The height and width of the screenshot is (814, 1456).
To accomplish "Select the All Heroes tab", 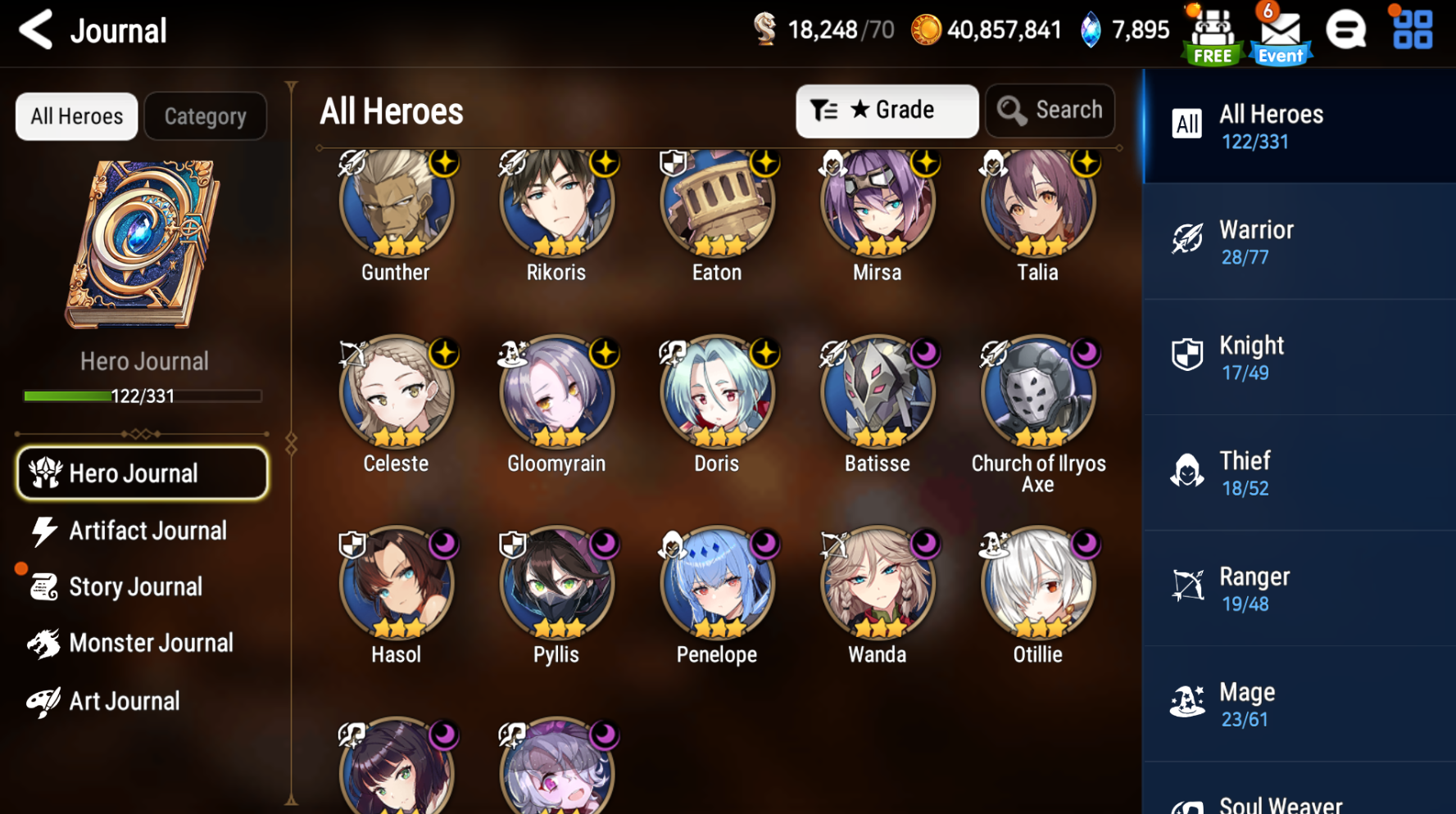I will click(x=76, y=115).
